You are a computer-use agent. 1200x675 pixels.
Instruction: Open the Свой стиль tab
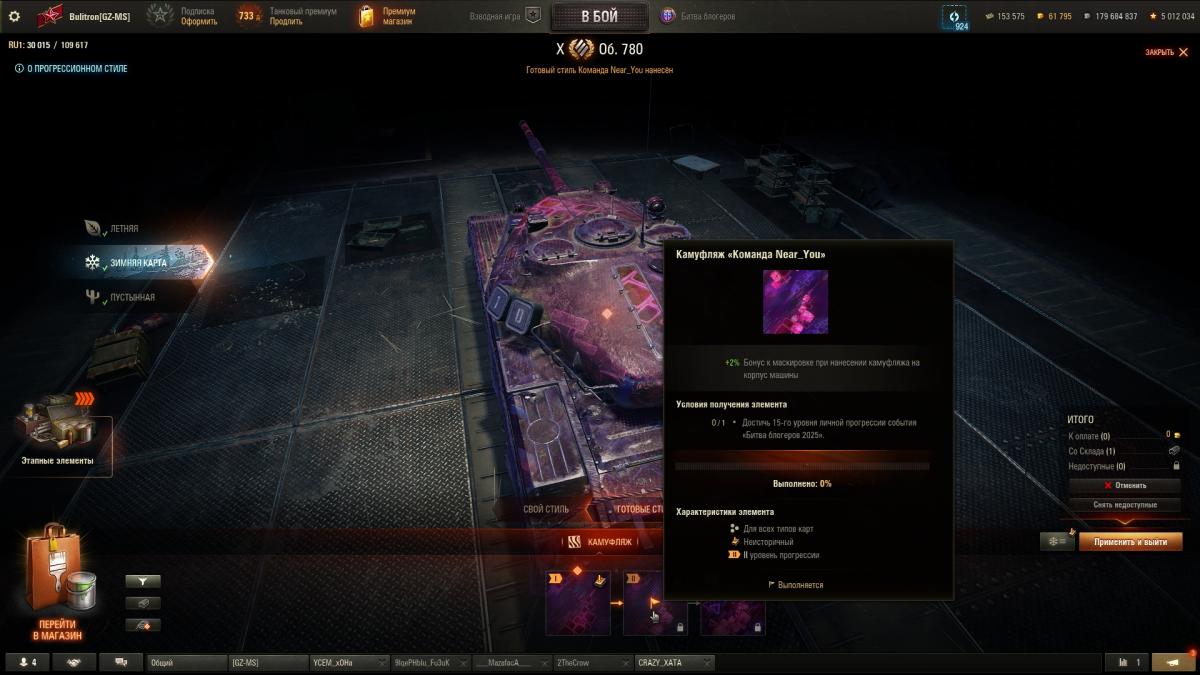coord(546,509)
